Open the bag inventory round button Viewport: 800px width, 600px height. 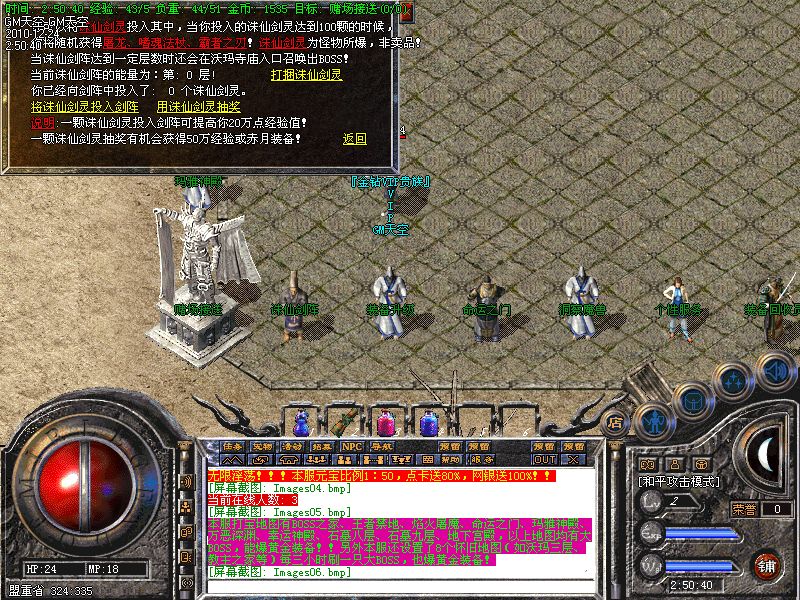pos(693,399)
